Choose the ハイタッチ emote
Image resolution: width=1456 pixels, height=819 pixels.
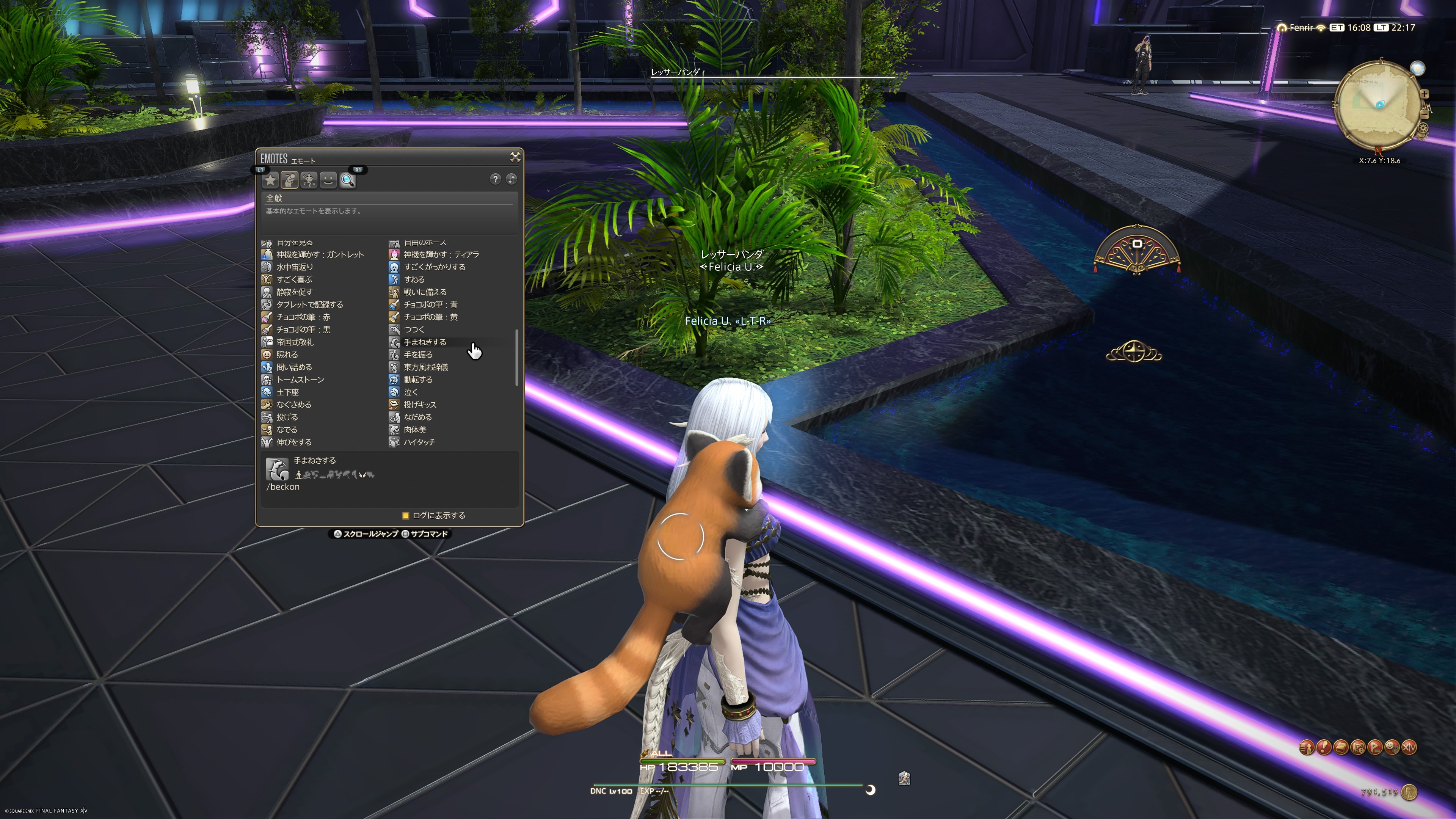419,442
